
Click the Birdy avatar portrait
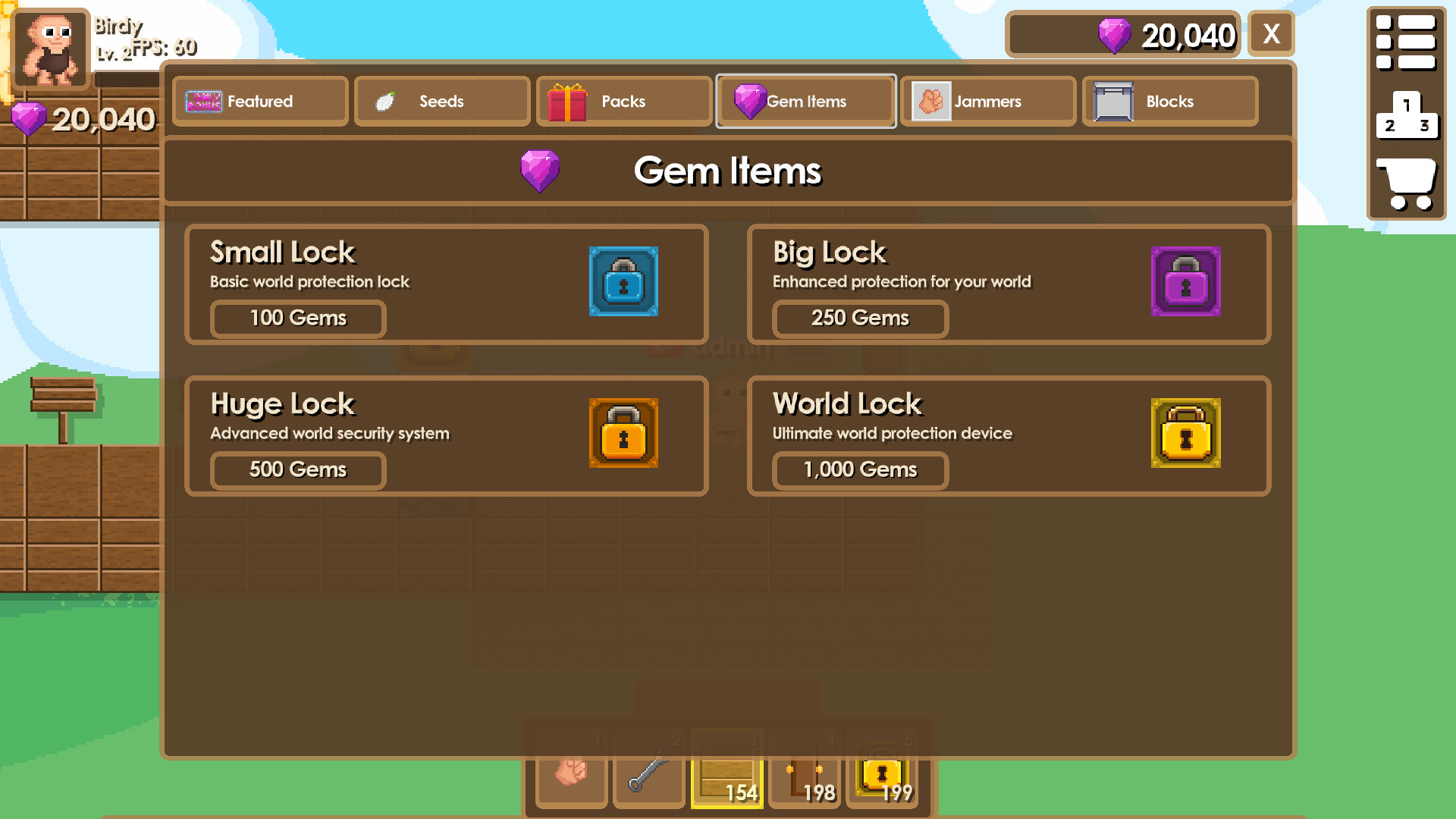pyautogui.click(x=50, y=49)
